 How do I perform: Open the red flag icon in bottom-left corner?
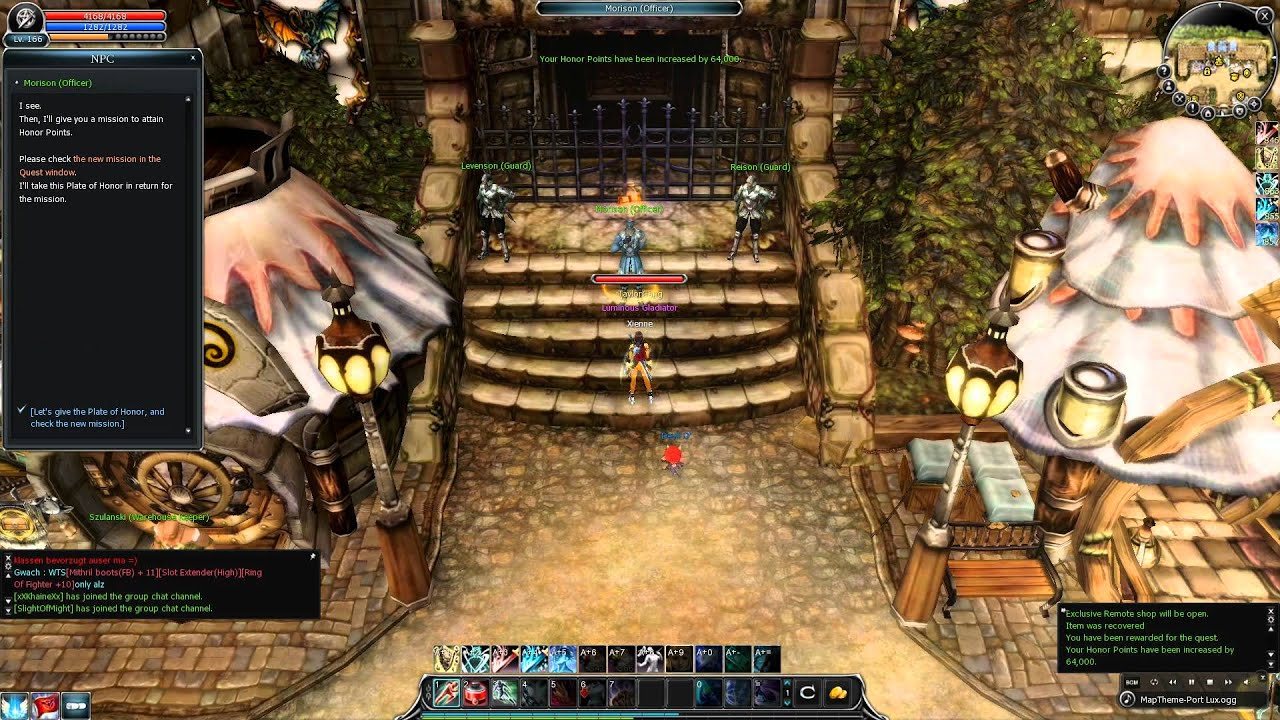pos(45,706)
